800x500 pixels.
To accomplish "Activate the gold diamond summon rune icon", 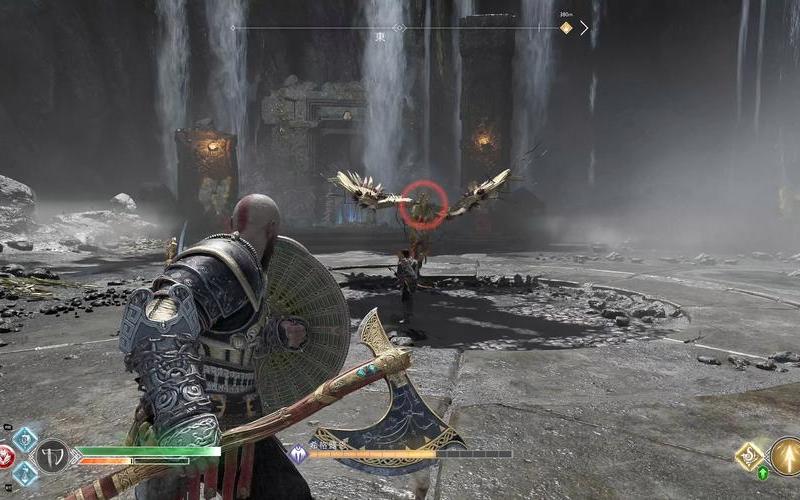I will click(749, 456).
